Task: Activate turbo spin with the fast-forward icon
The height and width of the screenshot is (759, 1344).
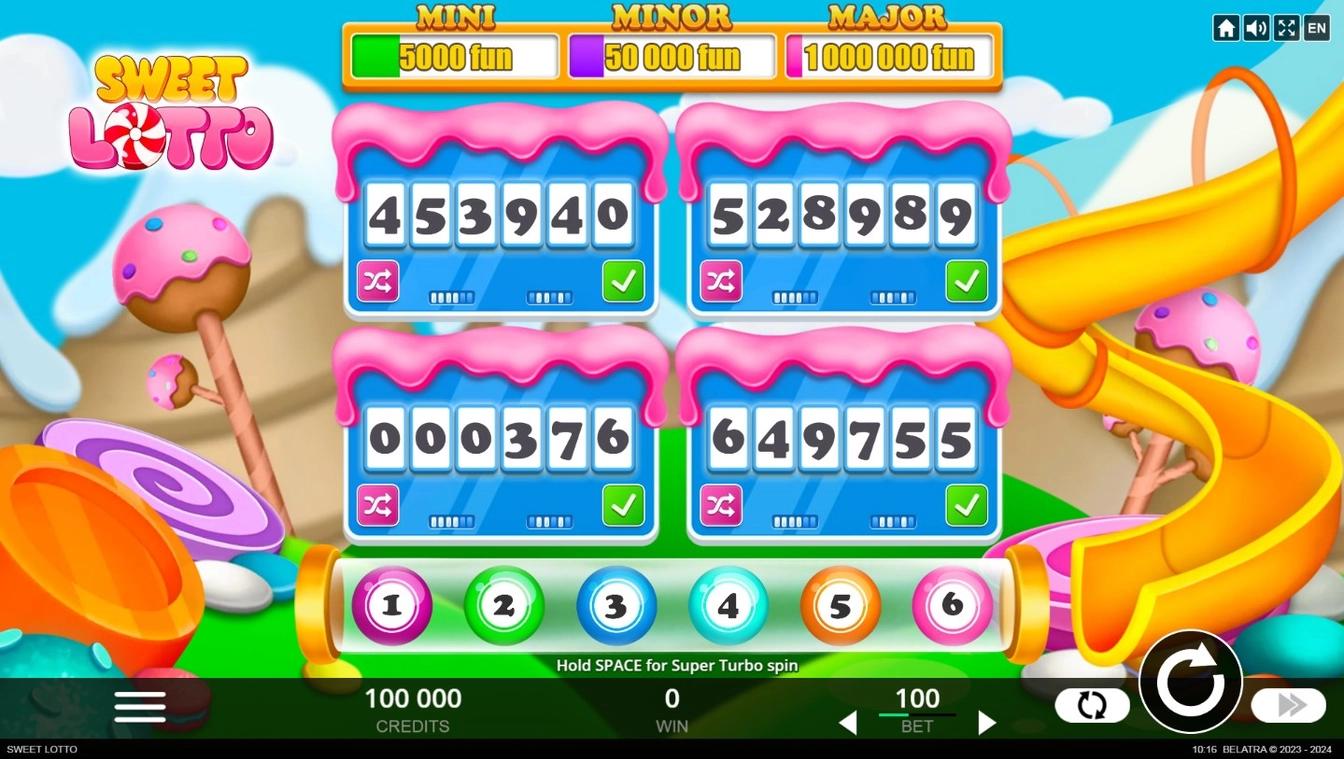Action: 1288,705
